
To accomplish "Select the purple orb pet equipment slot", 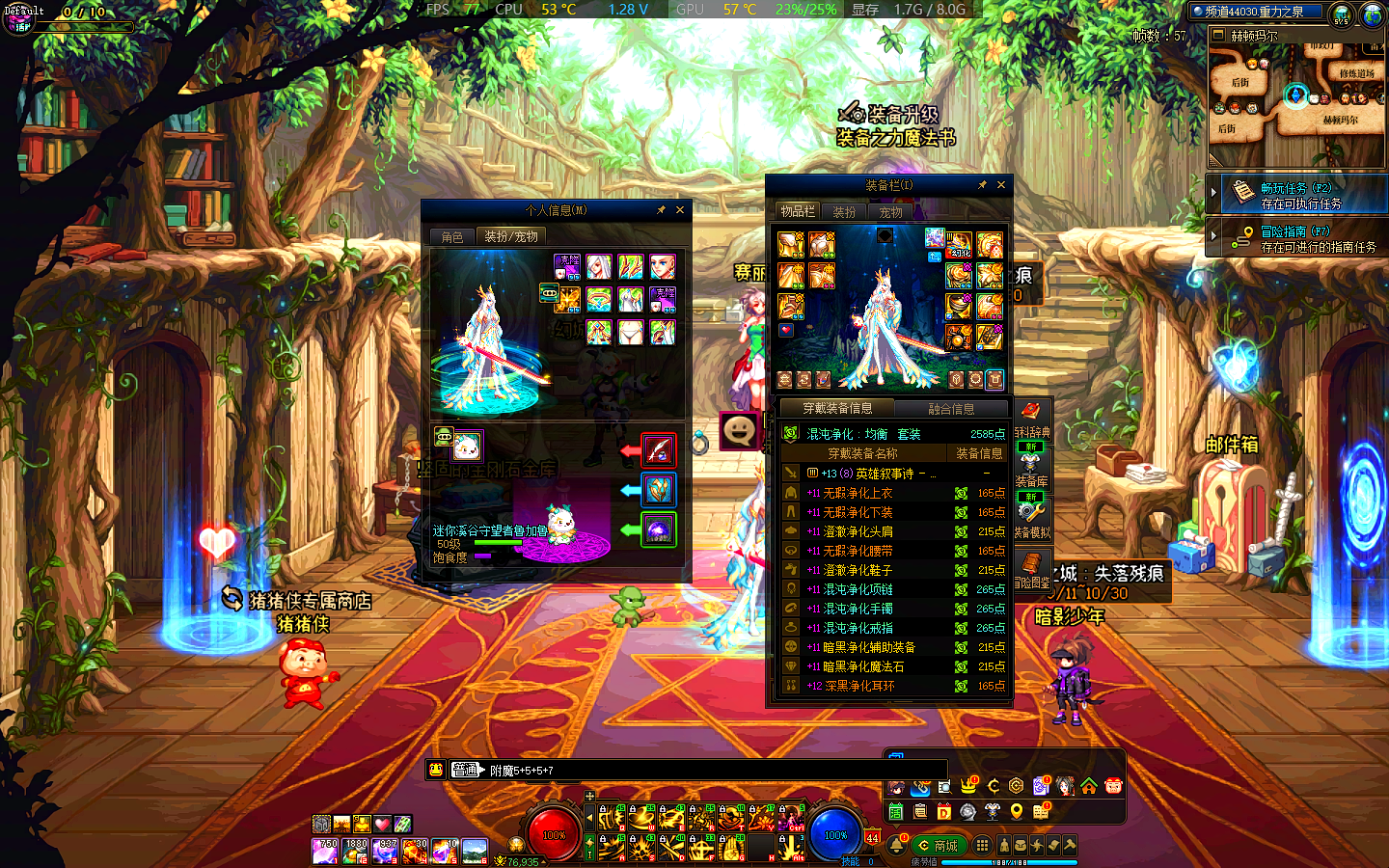I will (x=659, y=529).
